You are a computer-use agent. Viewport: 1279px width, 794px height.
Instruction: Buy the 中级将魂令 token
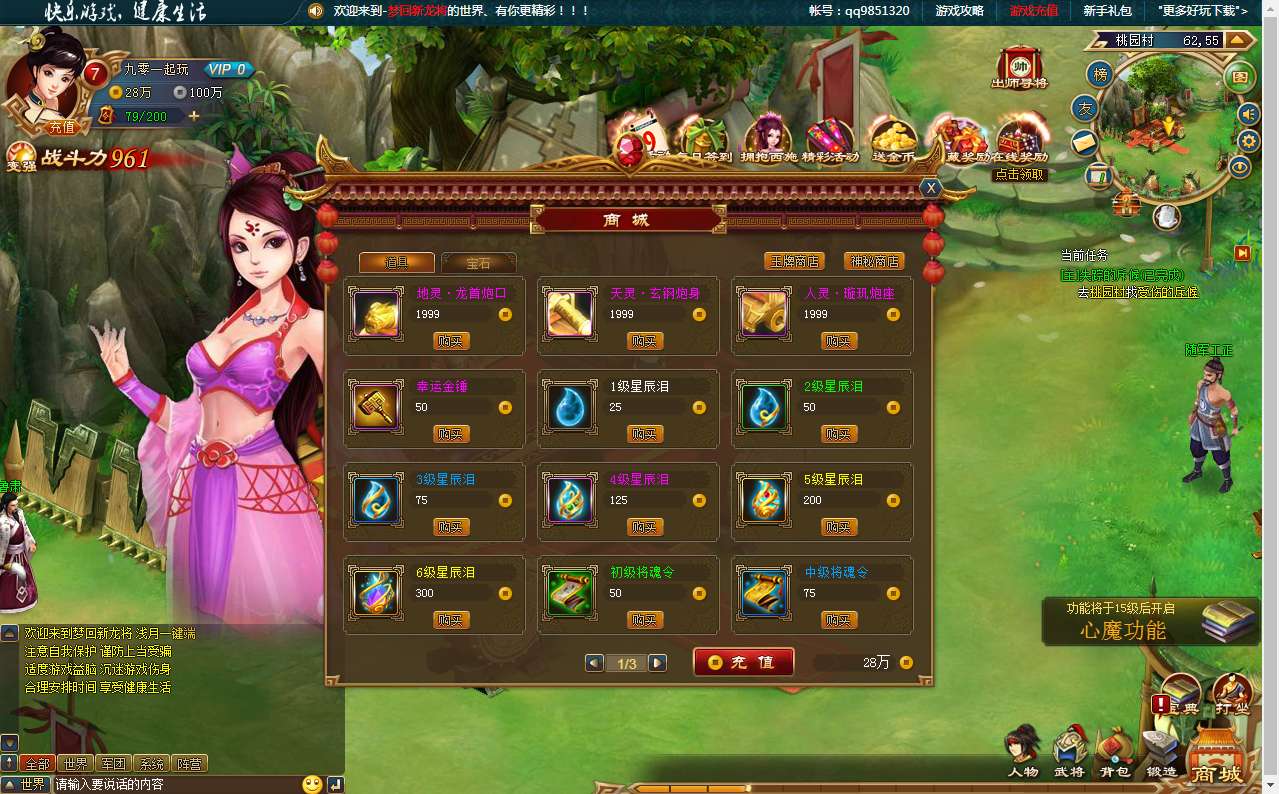[x=839, y=620]
